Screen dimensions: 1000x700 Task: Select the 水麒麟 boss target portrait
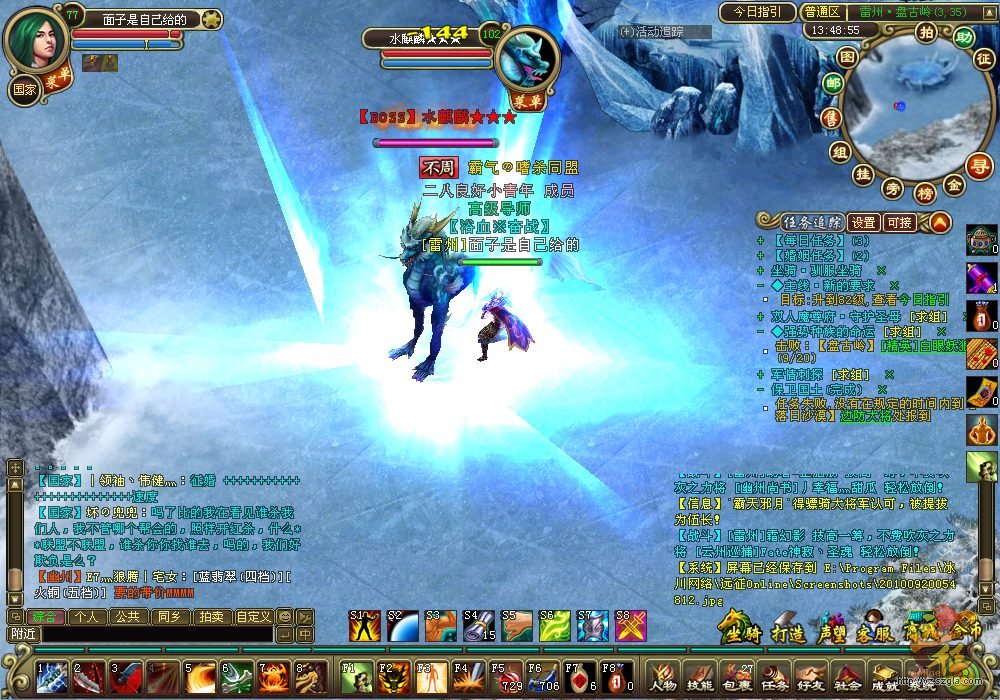click(527, 58)
